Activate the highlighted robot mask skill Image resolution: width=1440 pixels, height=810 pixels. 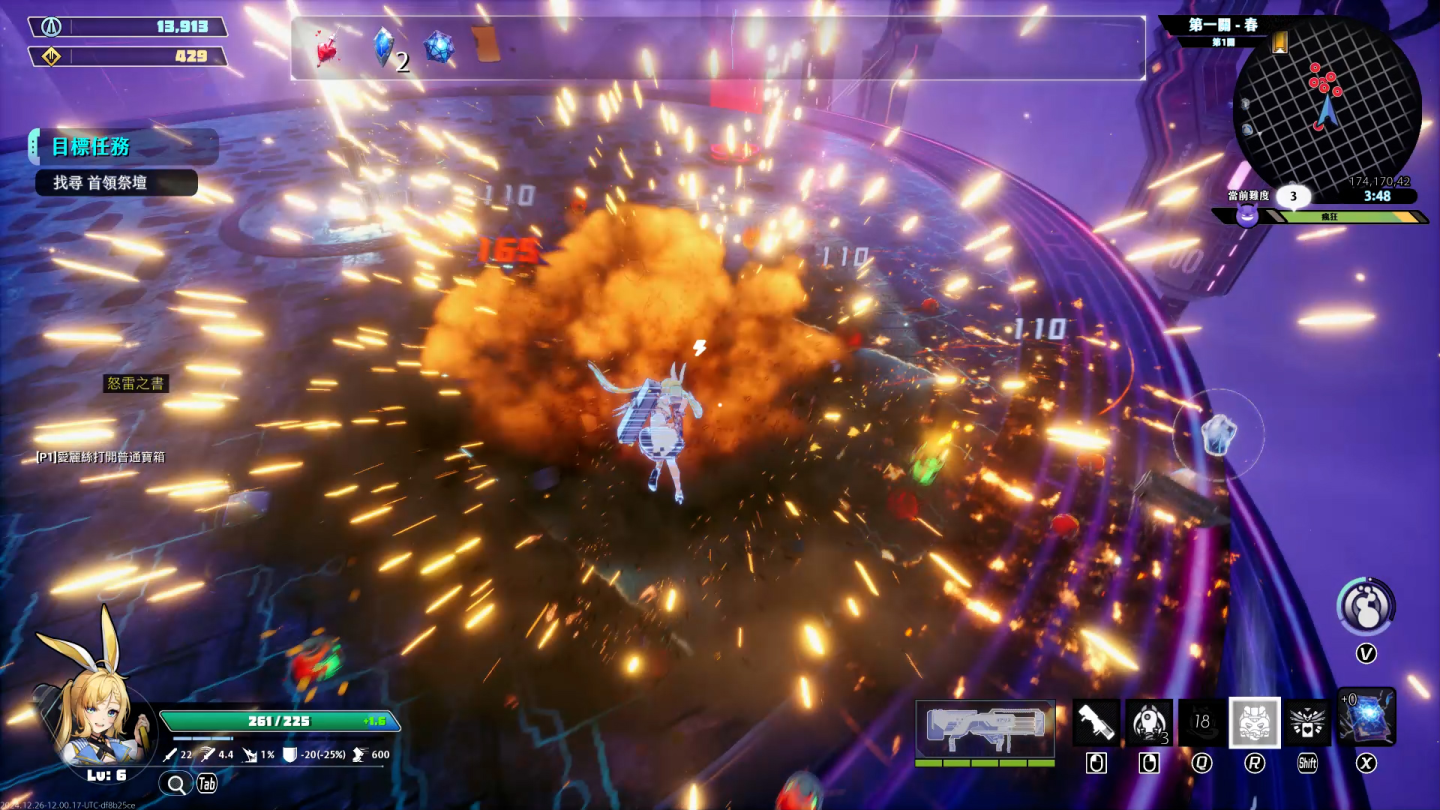[1254, 722]
